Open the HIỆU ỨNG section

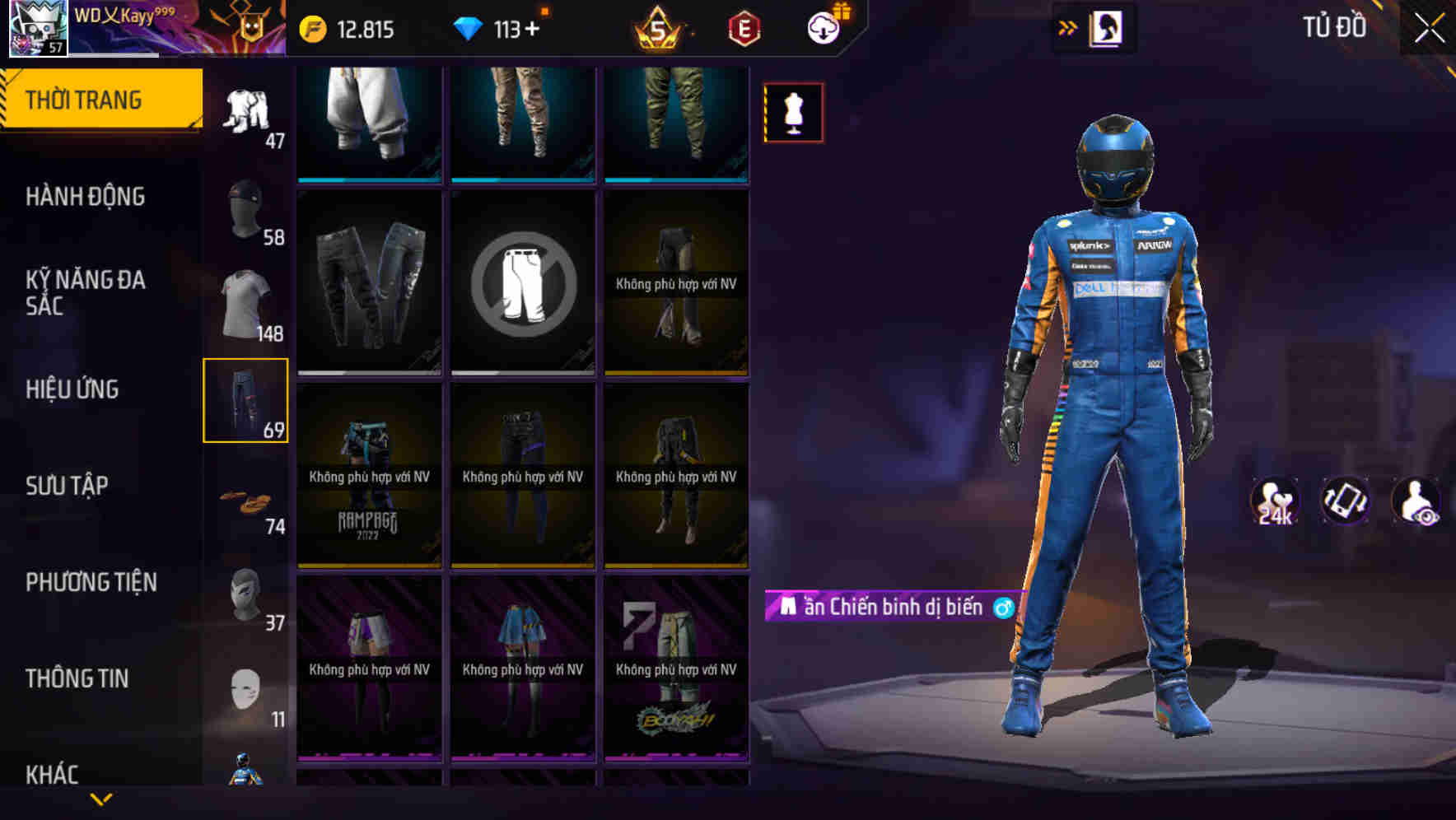coord(74,389)
